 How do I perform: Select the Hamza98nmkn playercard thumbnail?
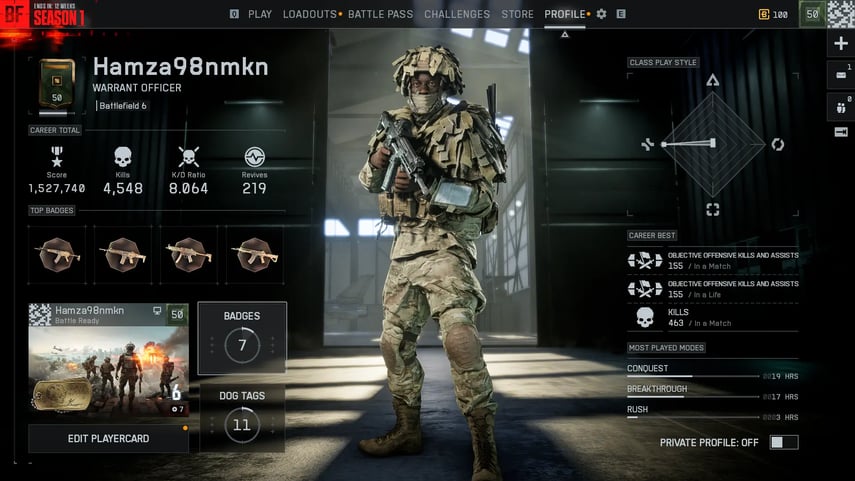pos(108,361)
